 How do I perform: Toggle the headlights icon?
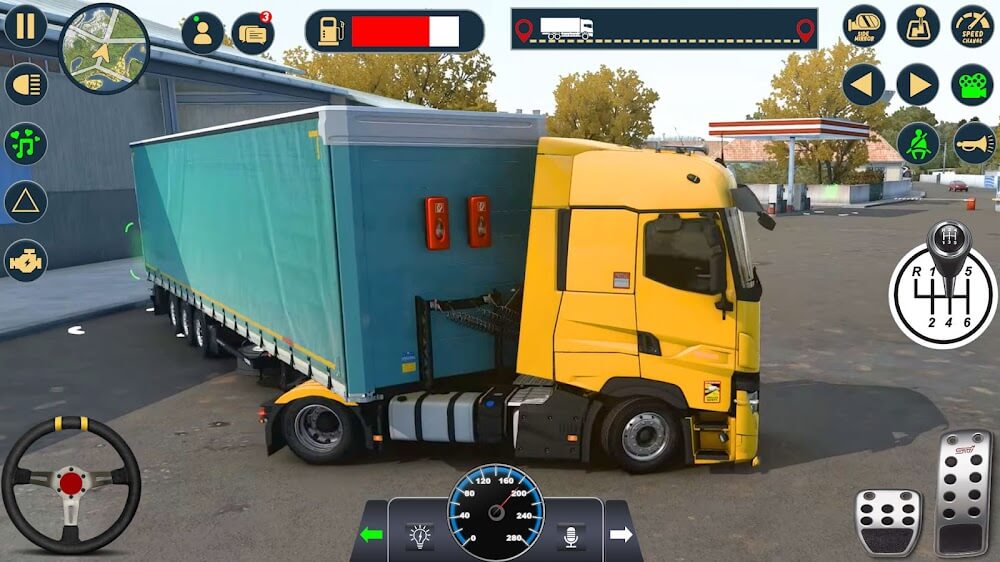click(x=25, y=84)
